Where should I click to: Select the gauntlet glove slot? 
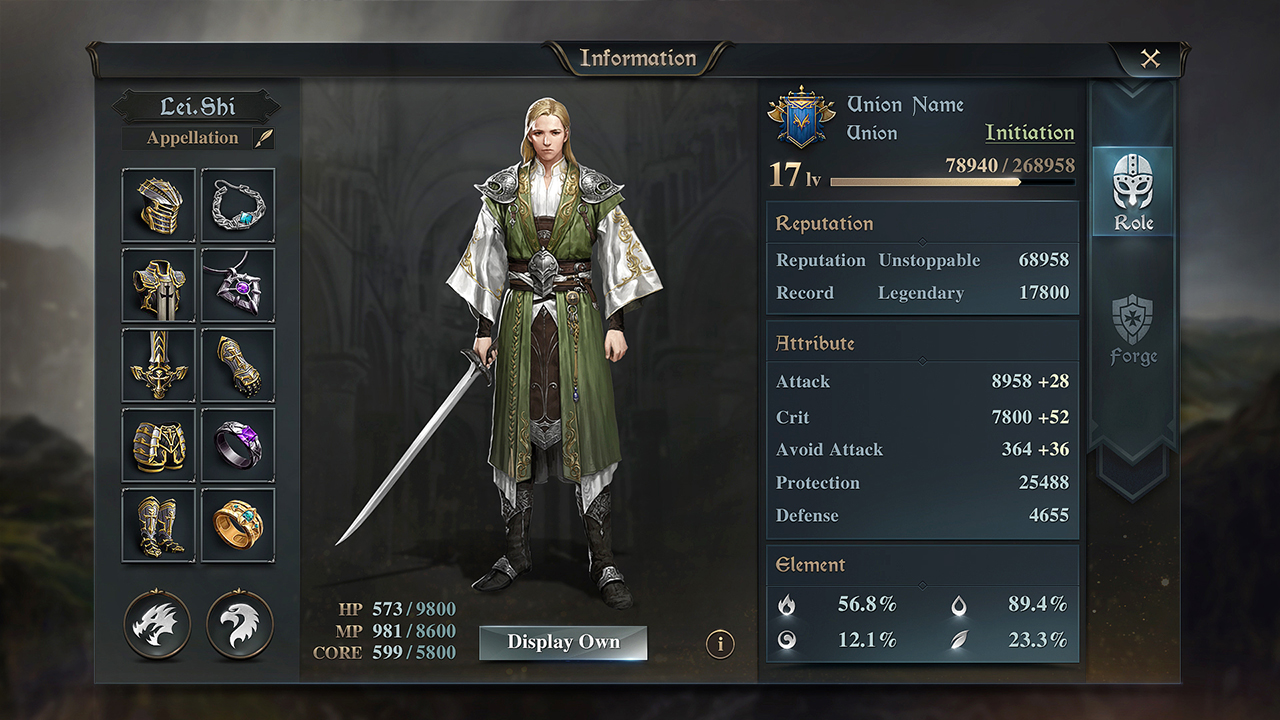238,365
